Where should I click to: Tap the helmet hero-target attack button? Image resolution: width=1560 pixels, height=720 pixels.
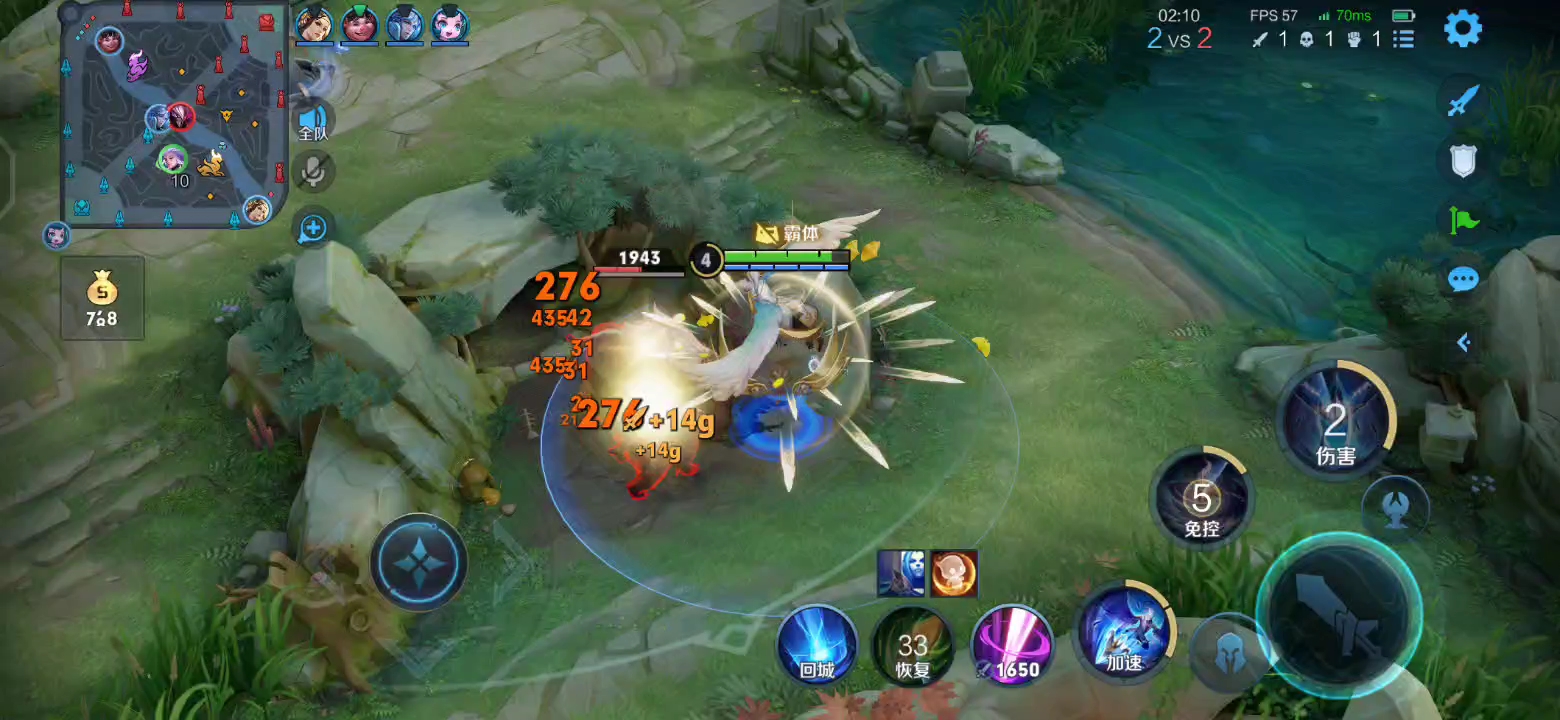tap(1228, 652)
